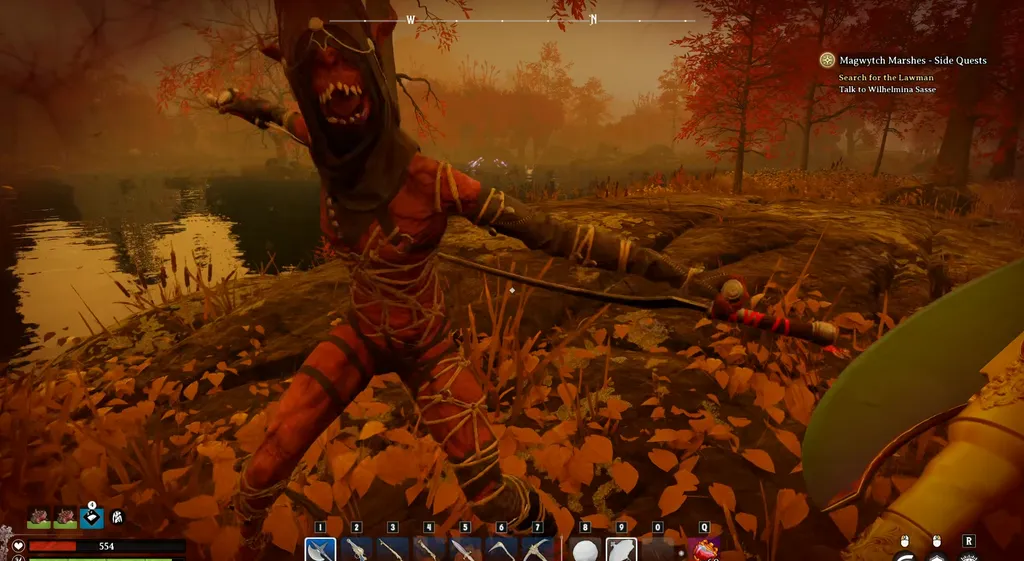1024x561 pixels.
Task: Pick the white round item in slot 8
Action: click(585, 550)
